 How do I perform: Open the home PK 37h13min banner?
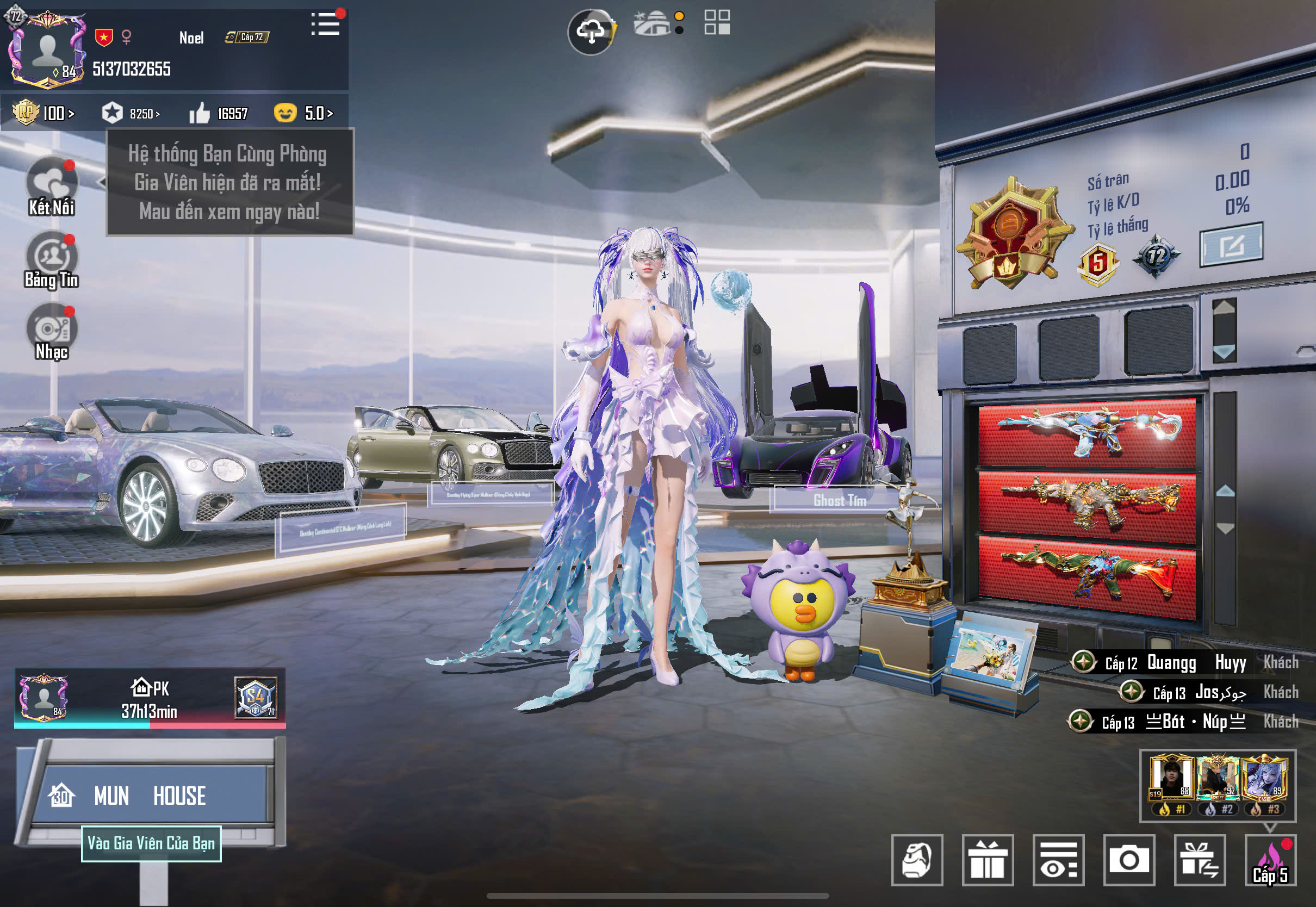tap(150, 699)
